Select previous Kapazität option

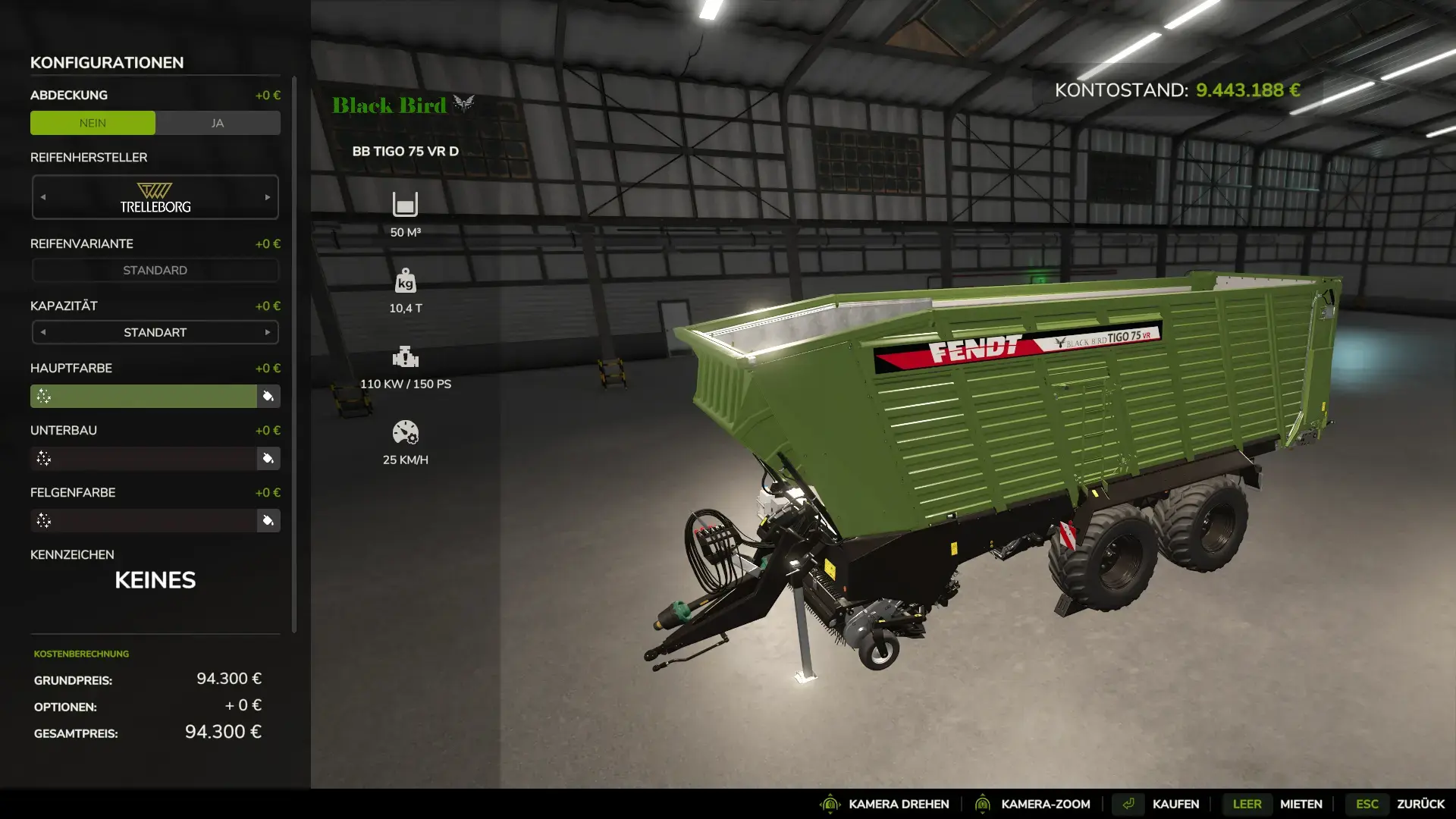43,332
